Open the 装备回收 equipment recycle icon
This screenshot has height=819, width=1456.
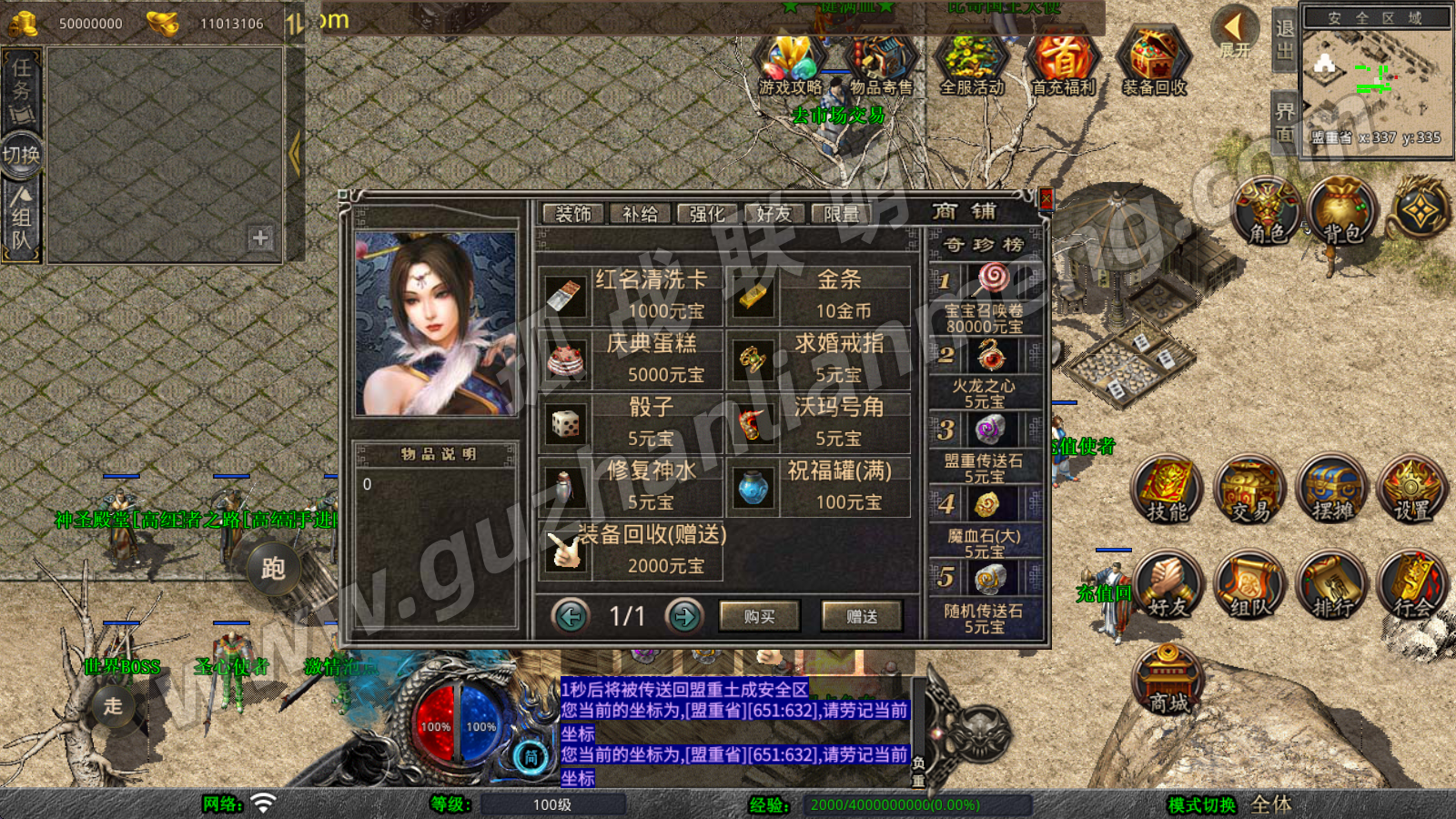[x=1153, y=62]
